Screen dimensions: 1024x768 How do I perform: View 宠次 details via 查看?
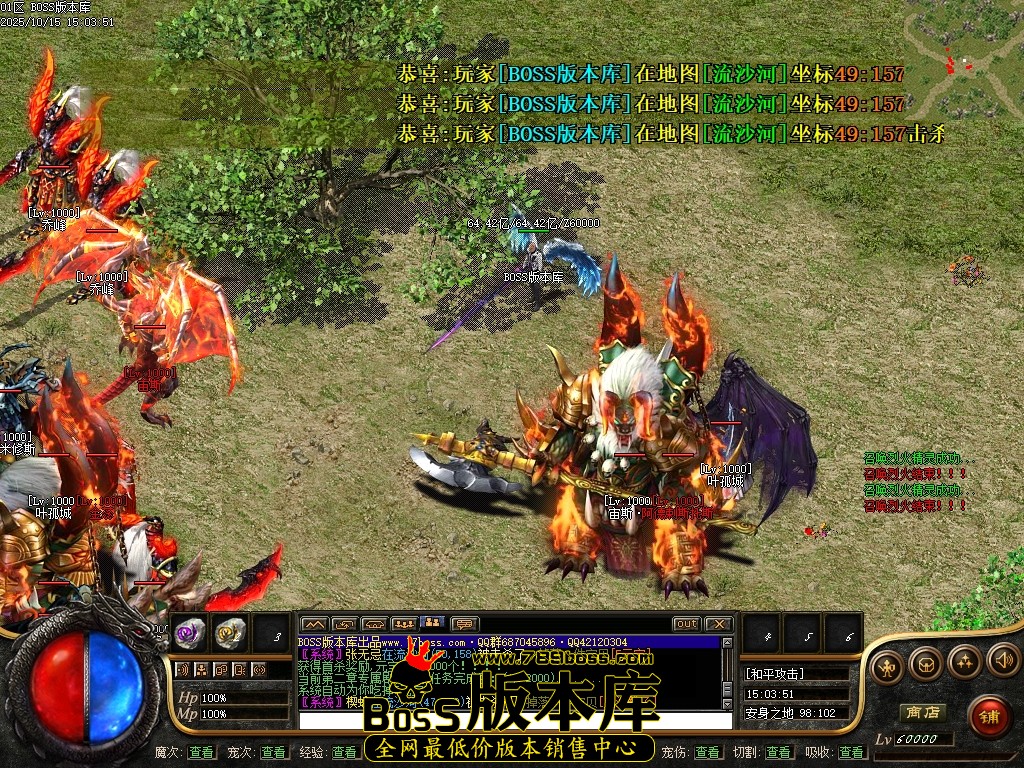[x=273, y=752]
